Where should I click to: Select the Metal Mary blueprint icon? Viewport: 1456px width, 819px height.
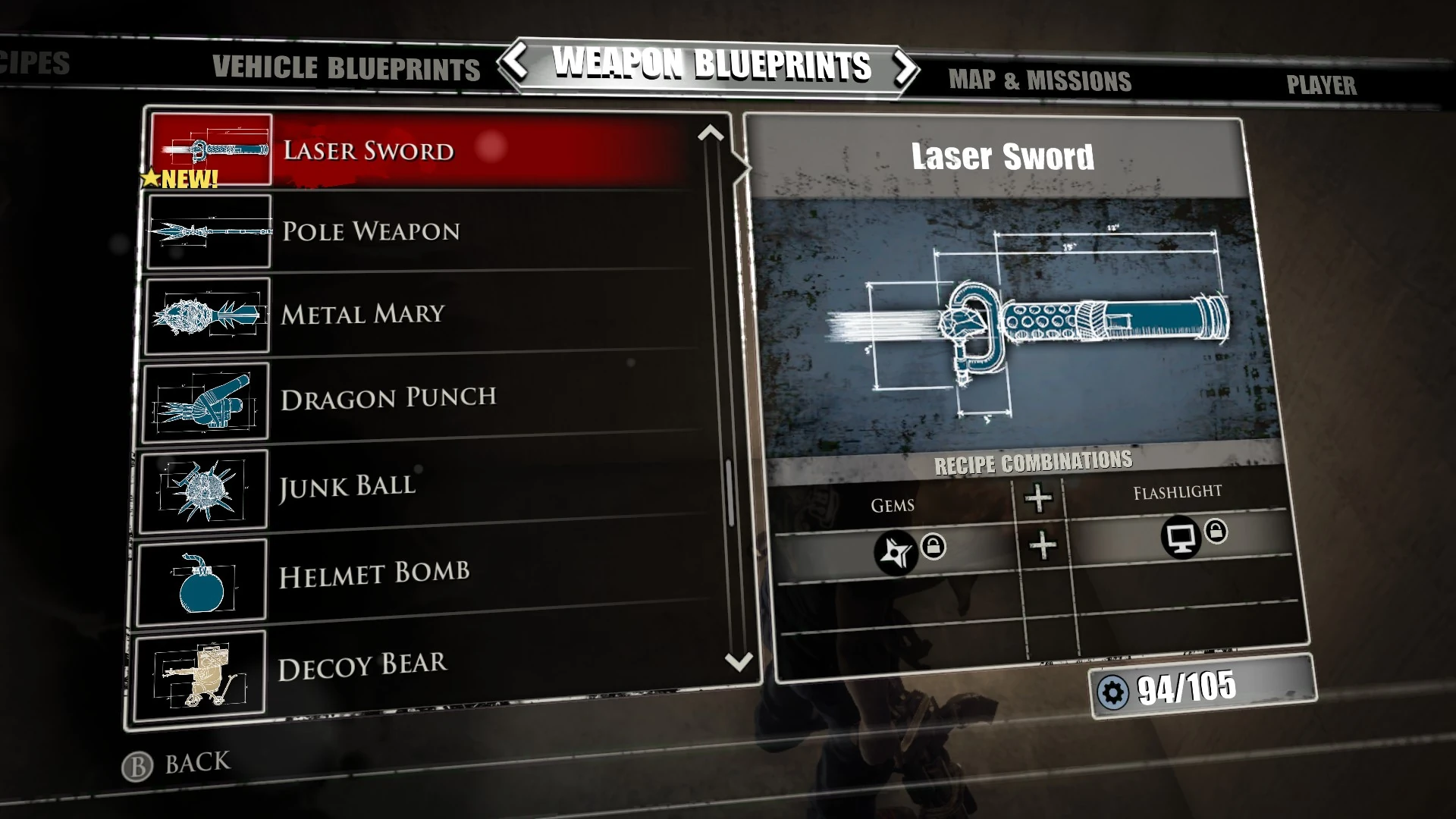coord(208,314)
